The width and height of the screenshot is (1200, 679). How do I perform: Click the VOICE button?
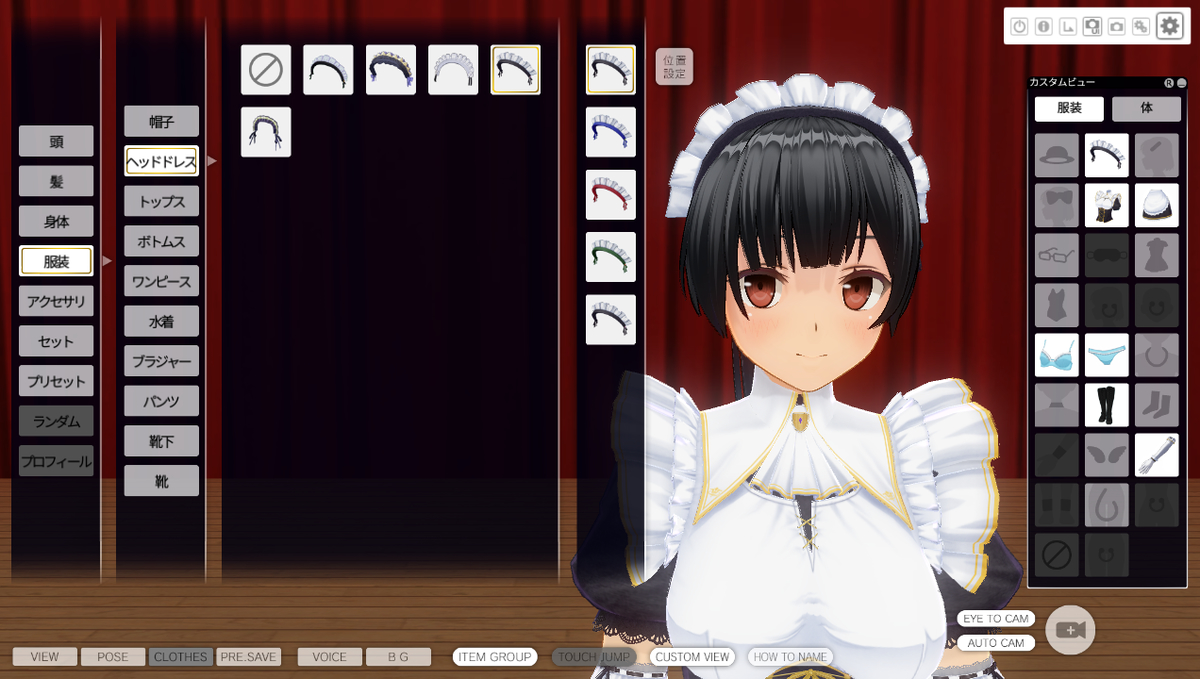click(x=329, y=657)
